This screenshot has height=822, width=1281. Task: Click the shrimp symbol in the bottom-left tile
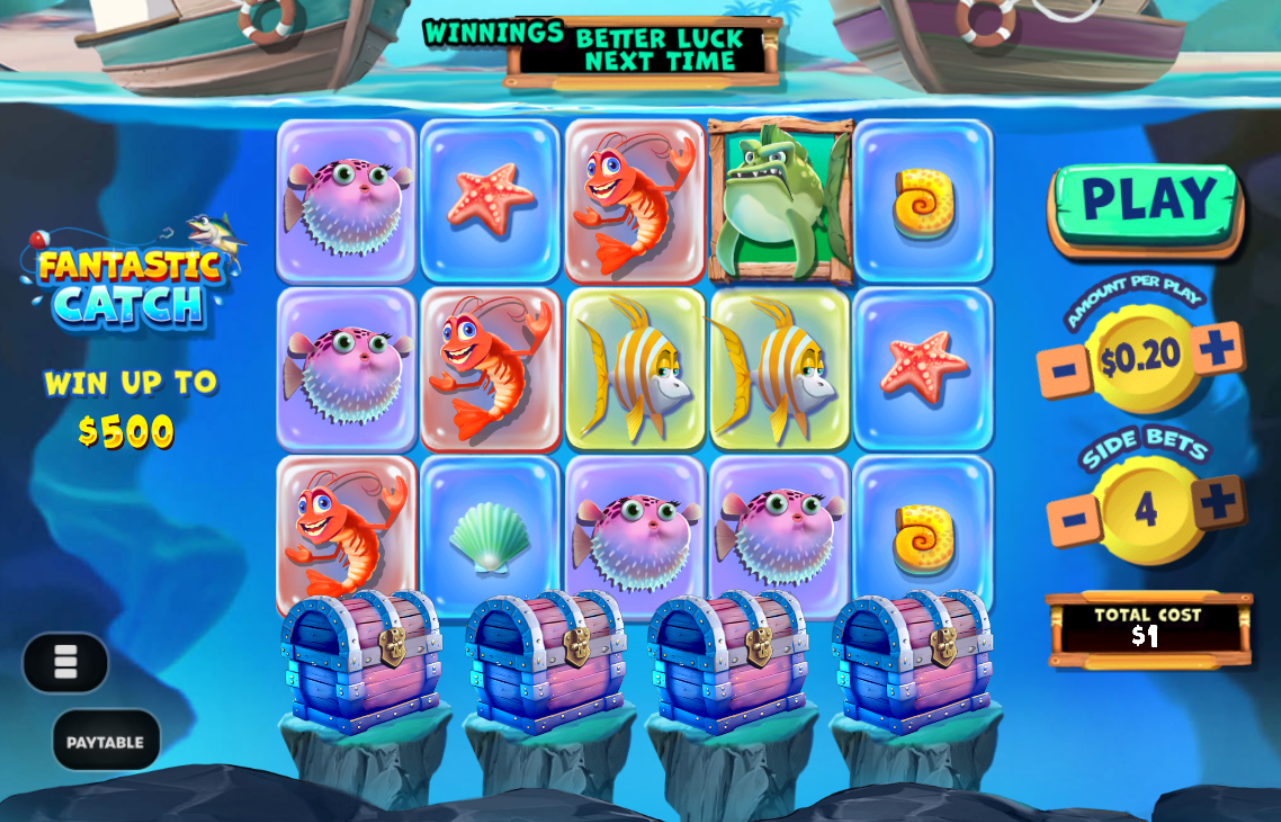[345, 530]
